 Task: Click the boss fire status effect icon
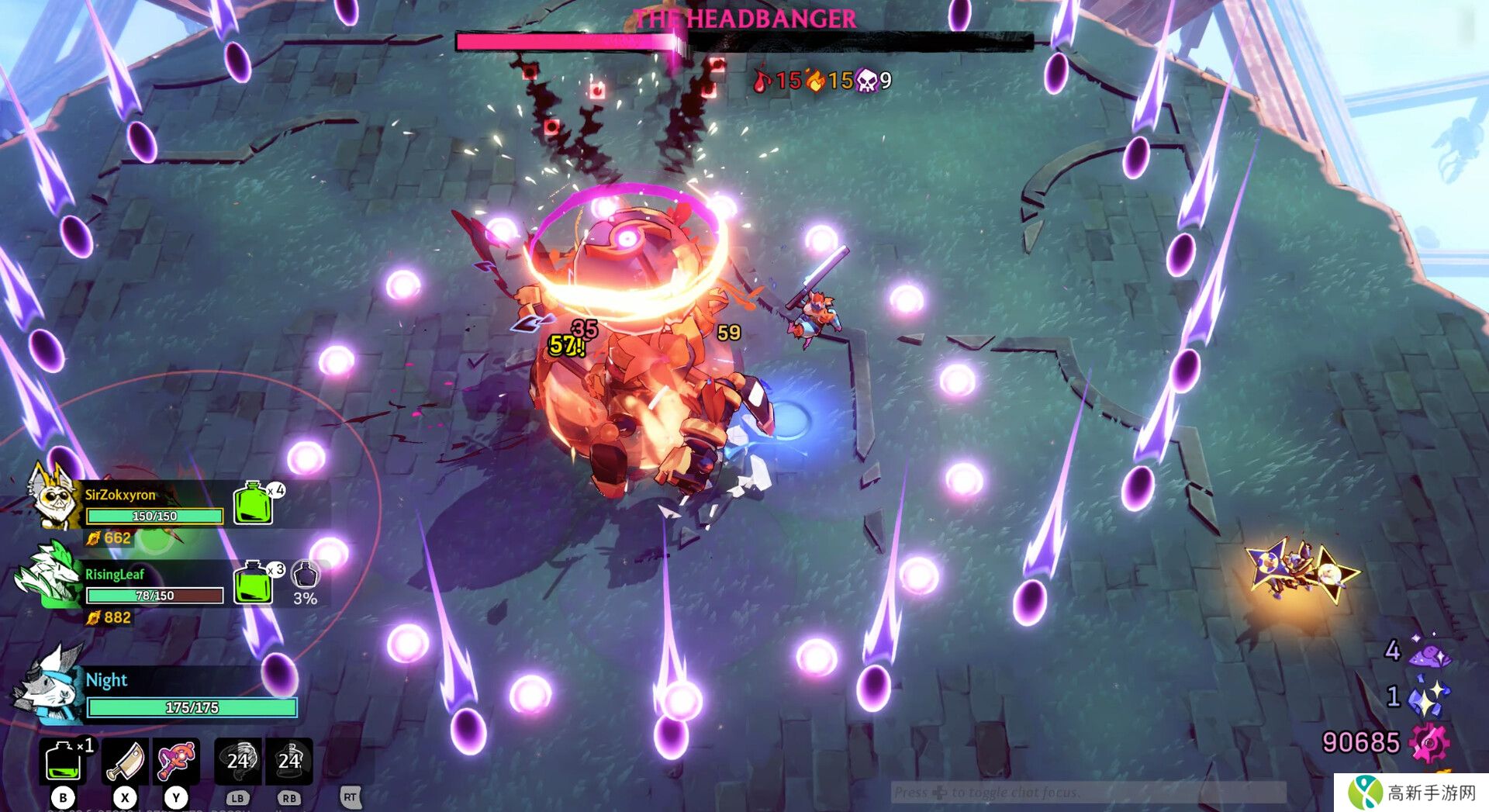point(815,80)
